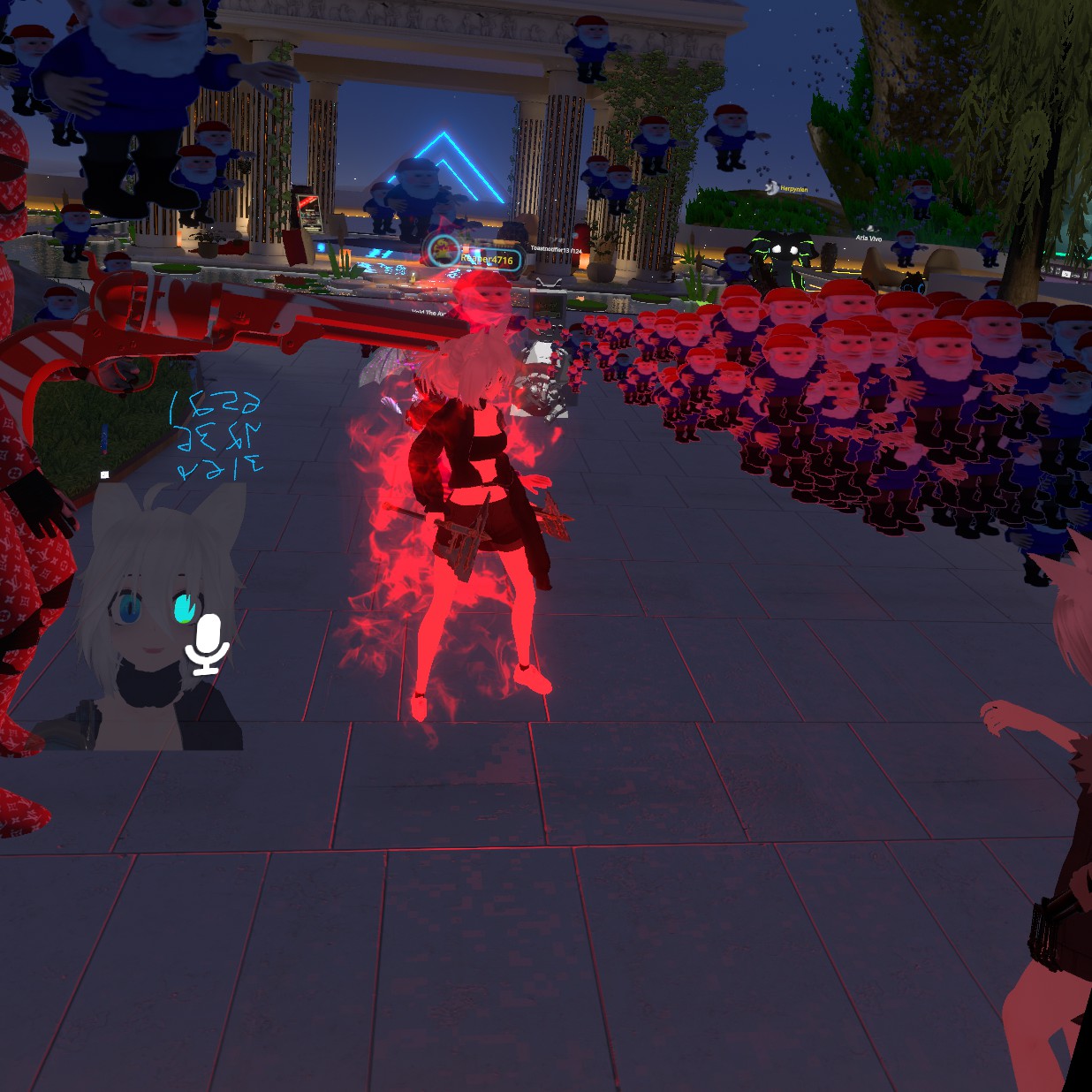Select the Aria Vivo player nameplate
This screenshot has width=1092, height=1092.
[868, 238]
